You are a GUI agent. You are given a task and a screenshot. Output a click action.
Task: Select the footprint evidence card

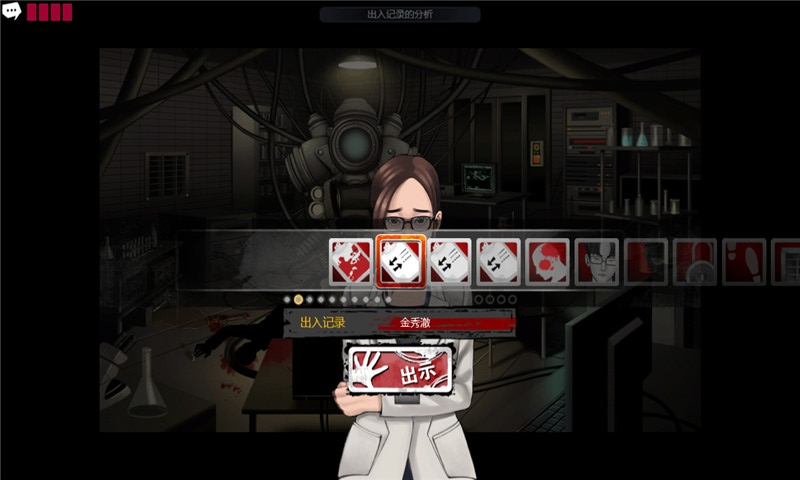[744, 262]
